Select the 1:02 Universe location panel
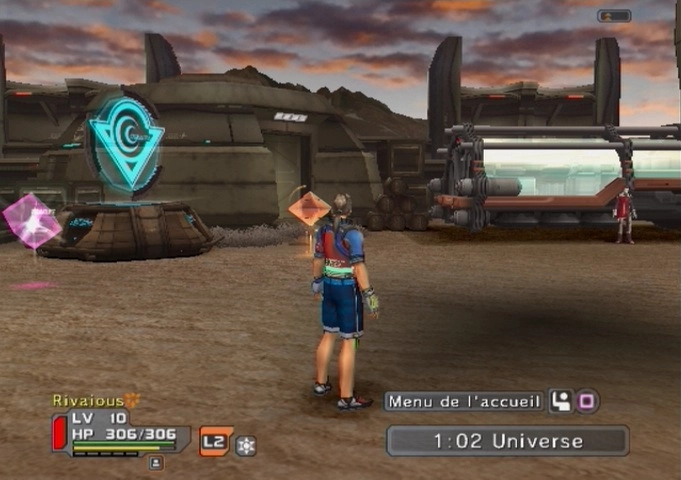This screenshot has width=681, height=480. 508,440
